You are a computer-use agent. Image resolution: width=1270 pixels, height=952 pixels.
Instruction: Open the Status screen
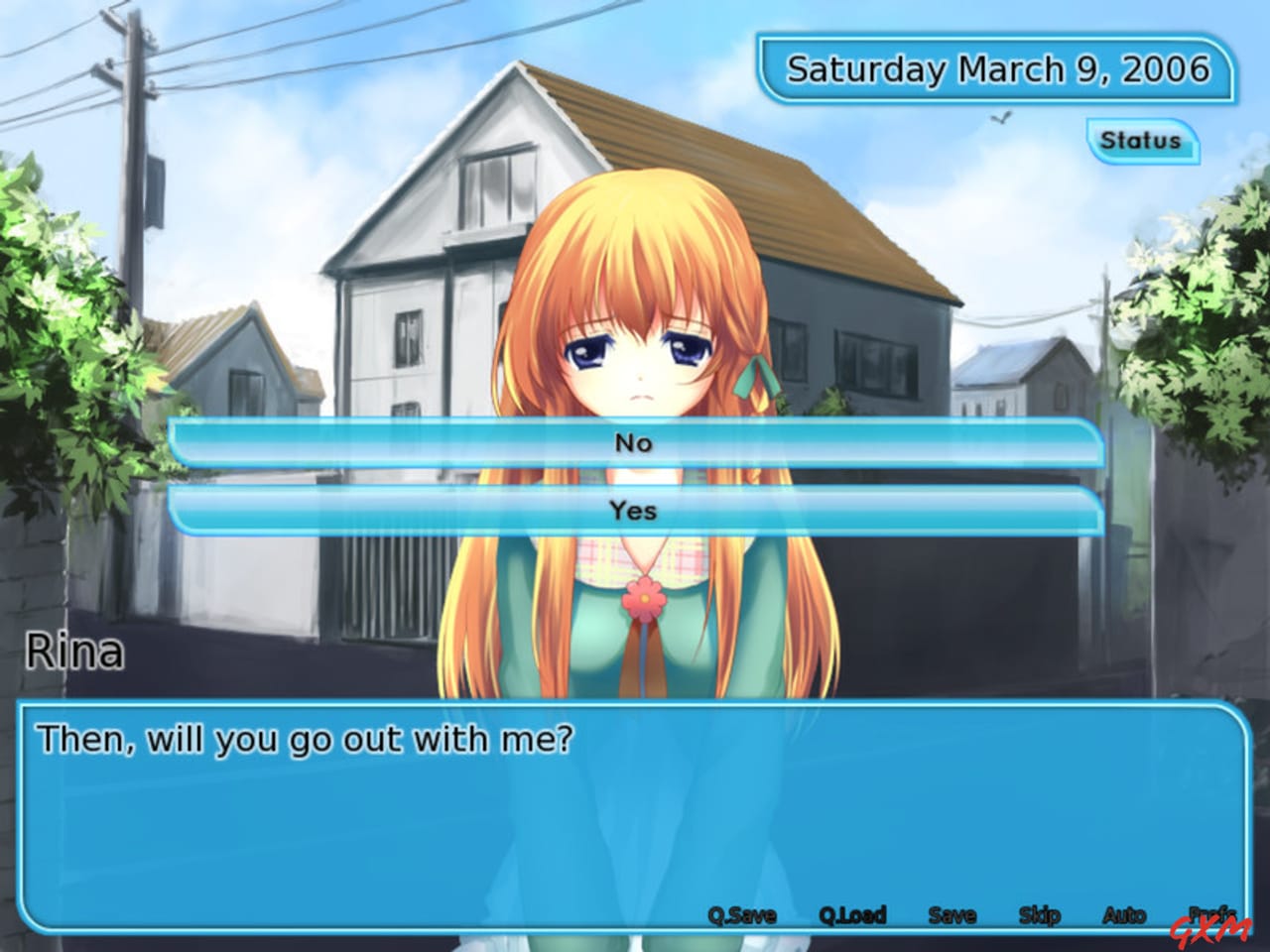(1142, 140)
